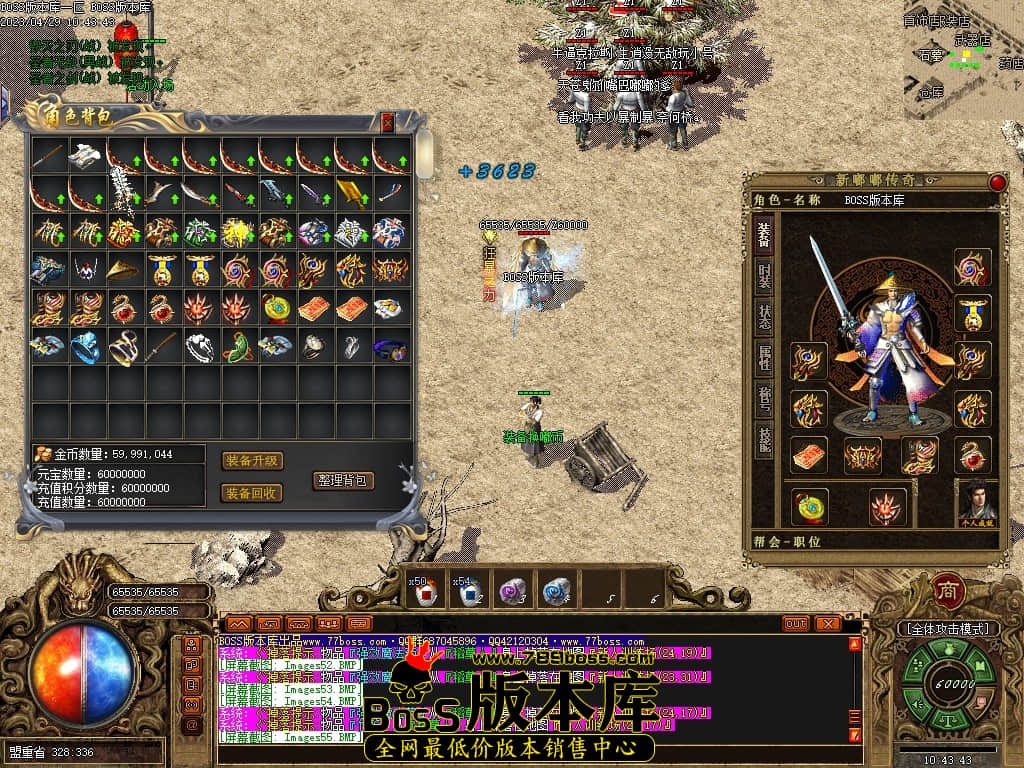Close the character equipment panel via red orb
1024x768 pixels.
[x=997, y=182]
